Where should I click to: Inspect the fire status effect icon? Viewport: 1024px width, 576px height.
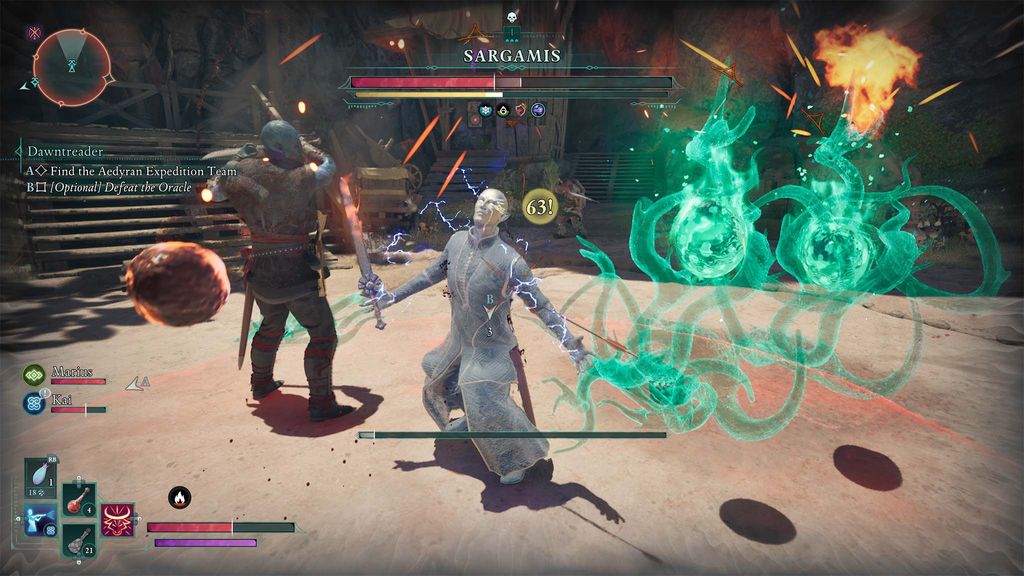point(180,497)
